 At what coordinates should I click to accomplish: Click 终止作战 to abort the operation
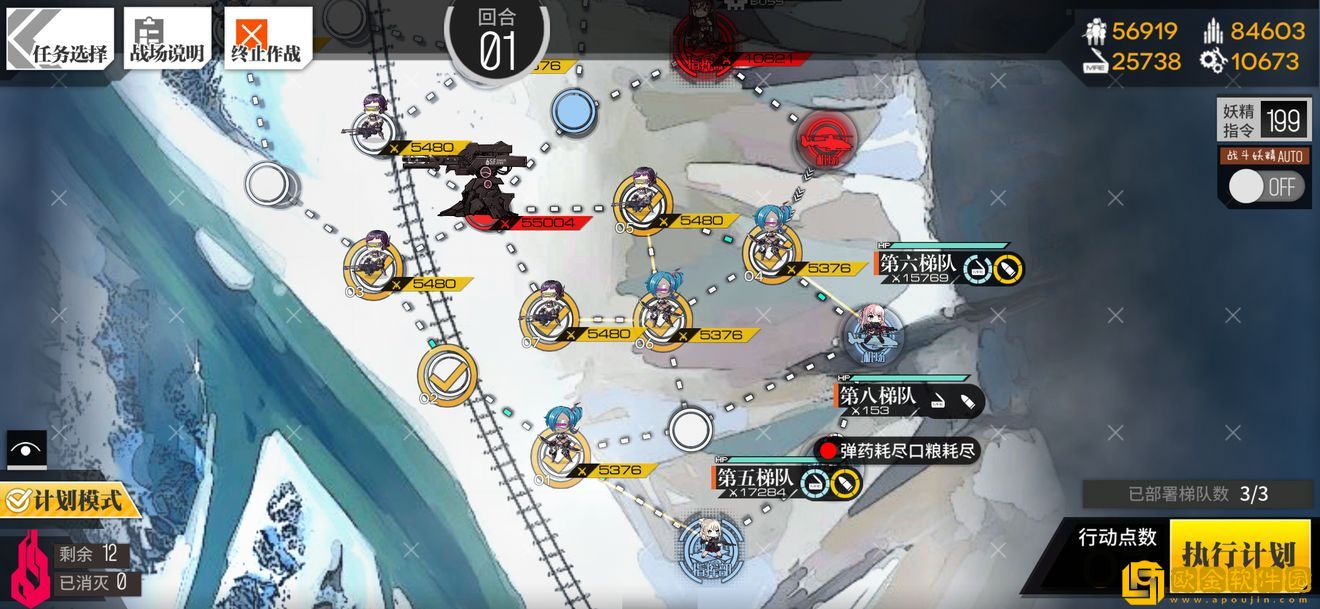click(266, 40)
